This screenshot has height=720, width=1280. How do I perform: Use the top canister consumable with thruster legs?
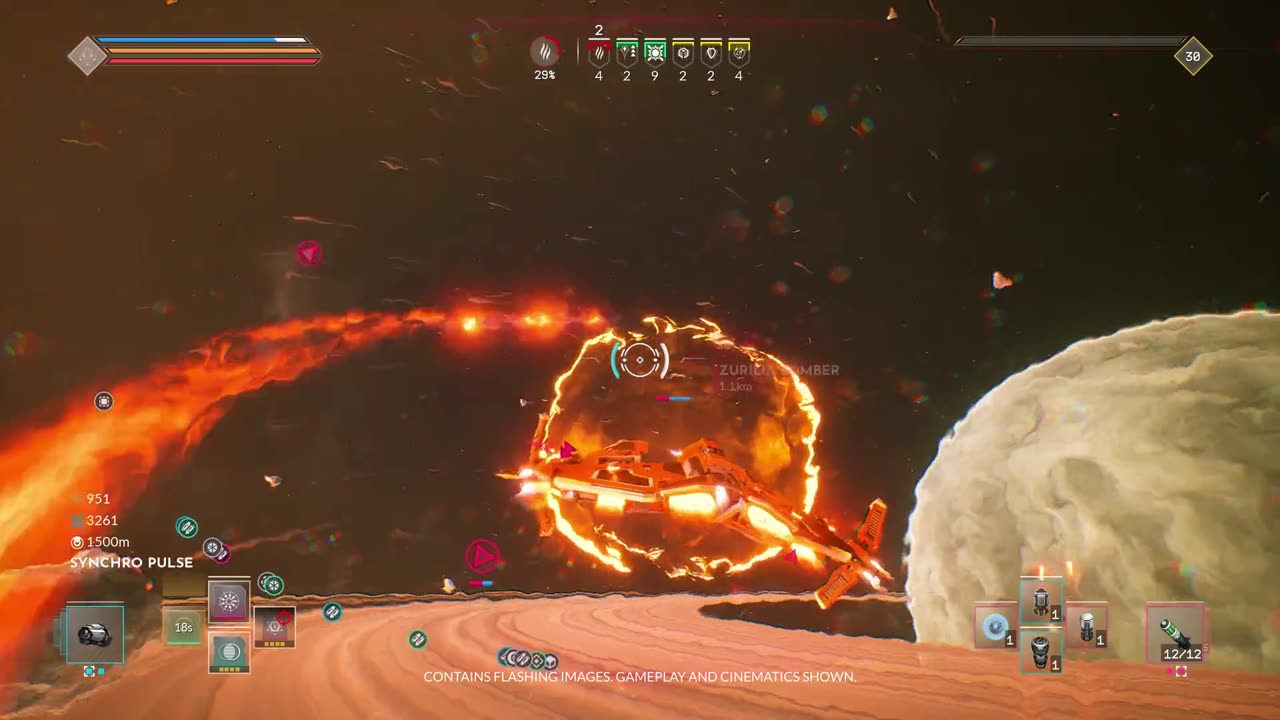[1041, 601]
